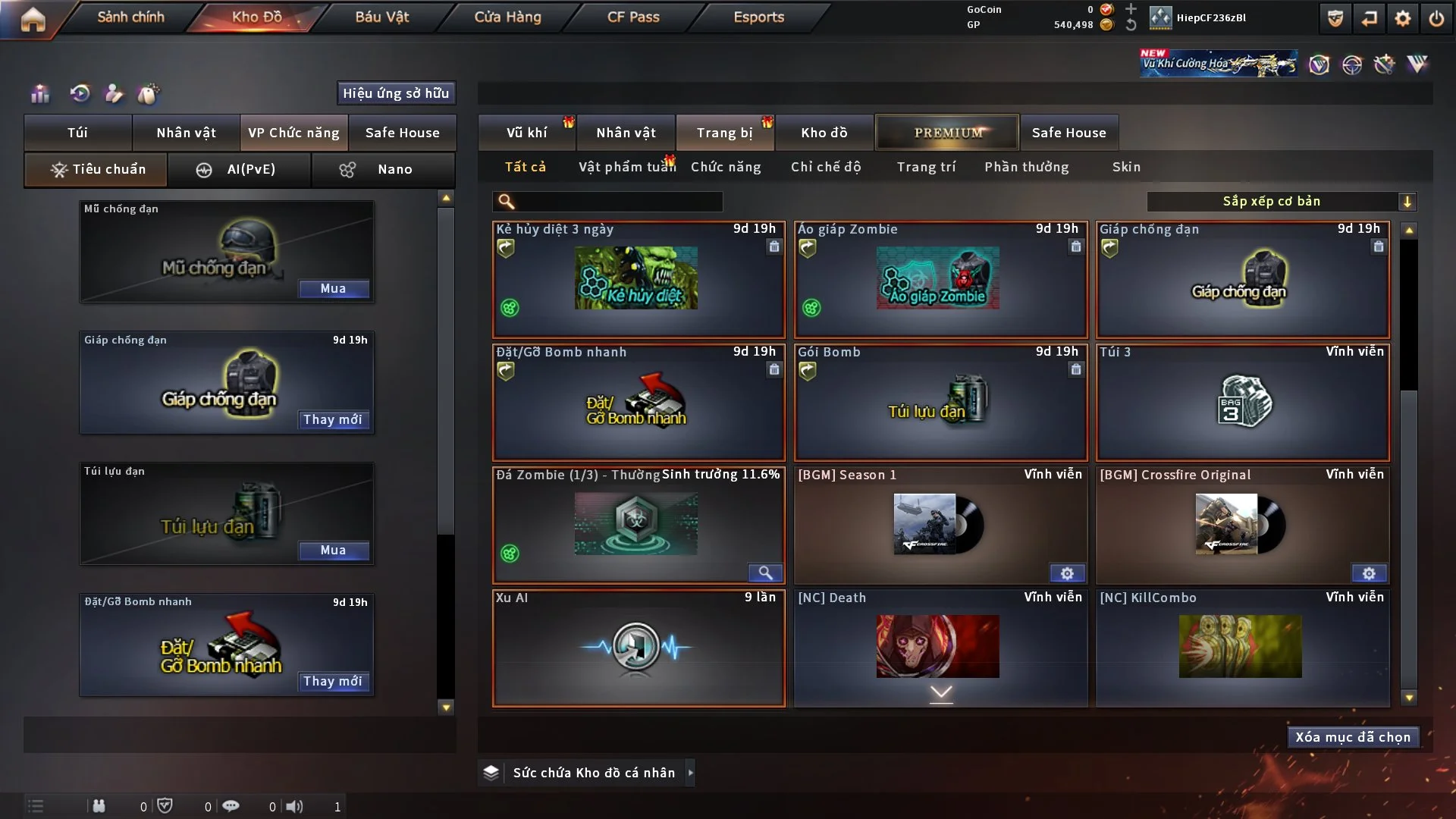Click Xóa mục đã chọn button
Screen dimensions: 1456x819
coord(1353,737)
